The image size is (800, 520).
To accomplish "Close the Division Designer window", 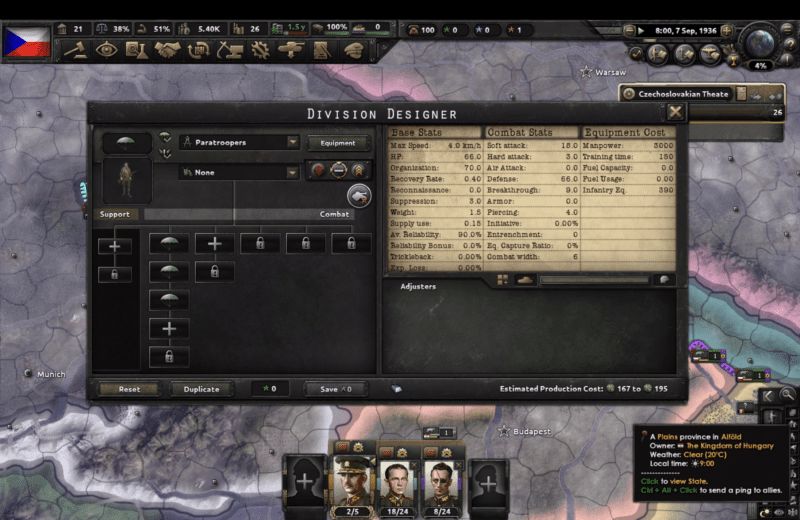I will [x=676, y=113].
